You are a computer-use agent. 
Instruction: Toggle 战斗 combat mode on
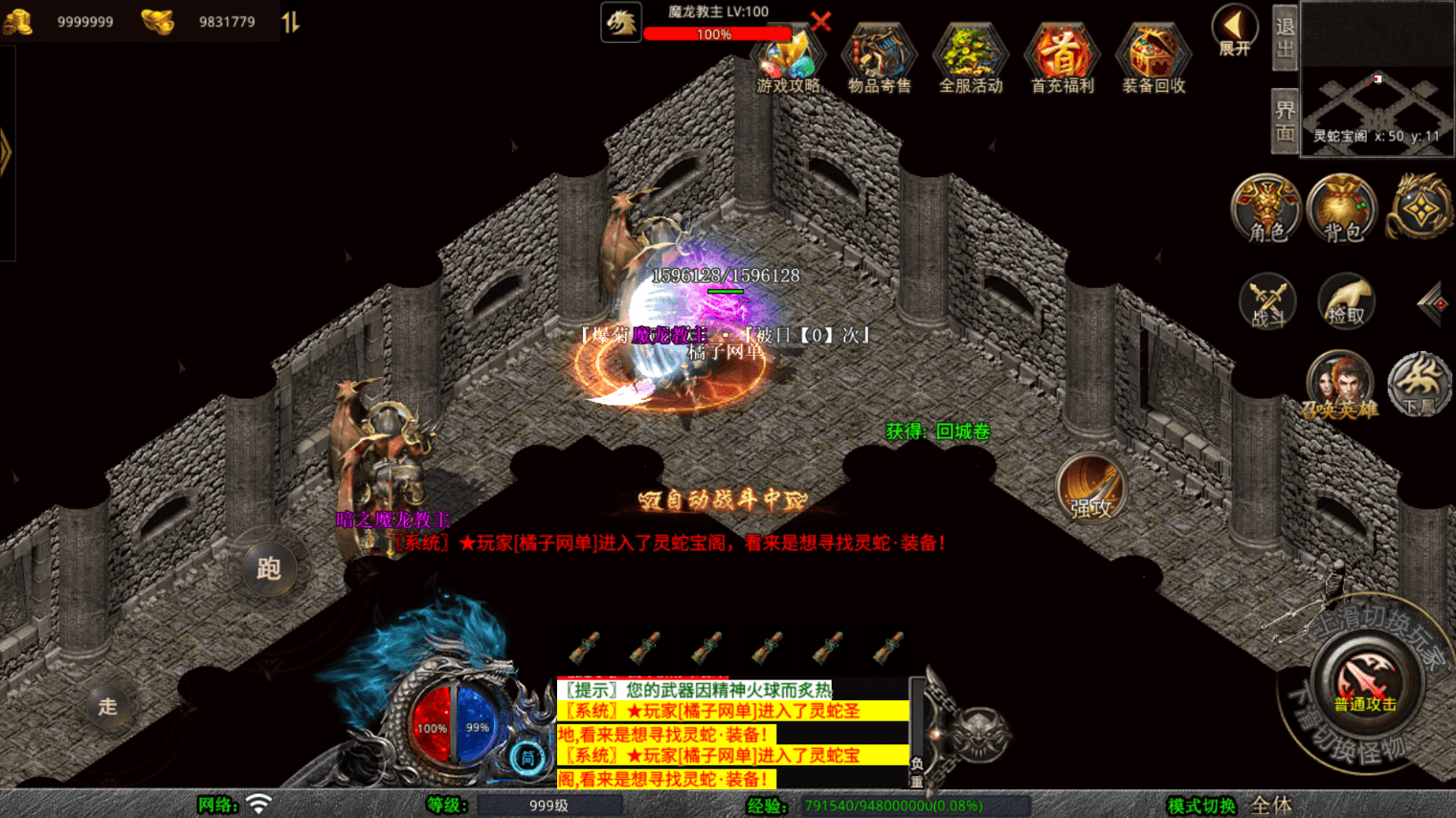[x=1267, y=301]
